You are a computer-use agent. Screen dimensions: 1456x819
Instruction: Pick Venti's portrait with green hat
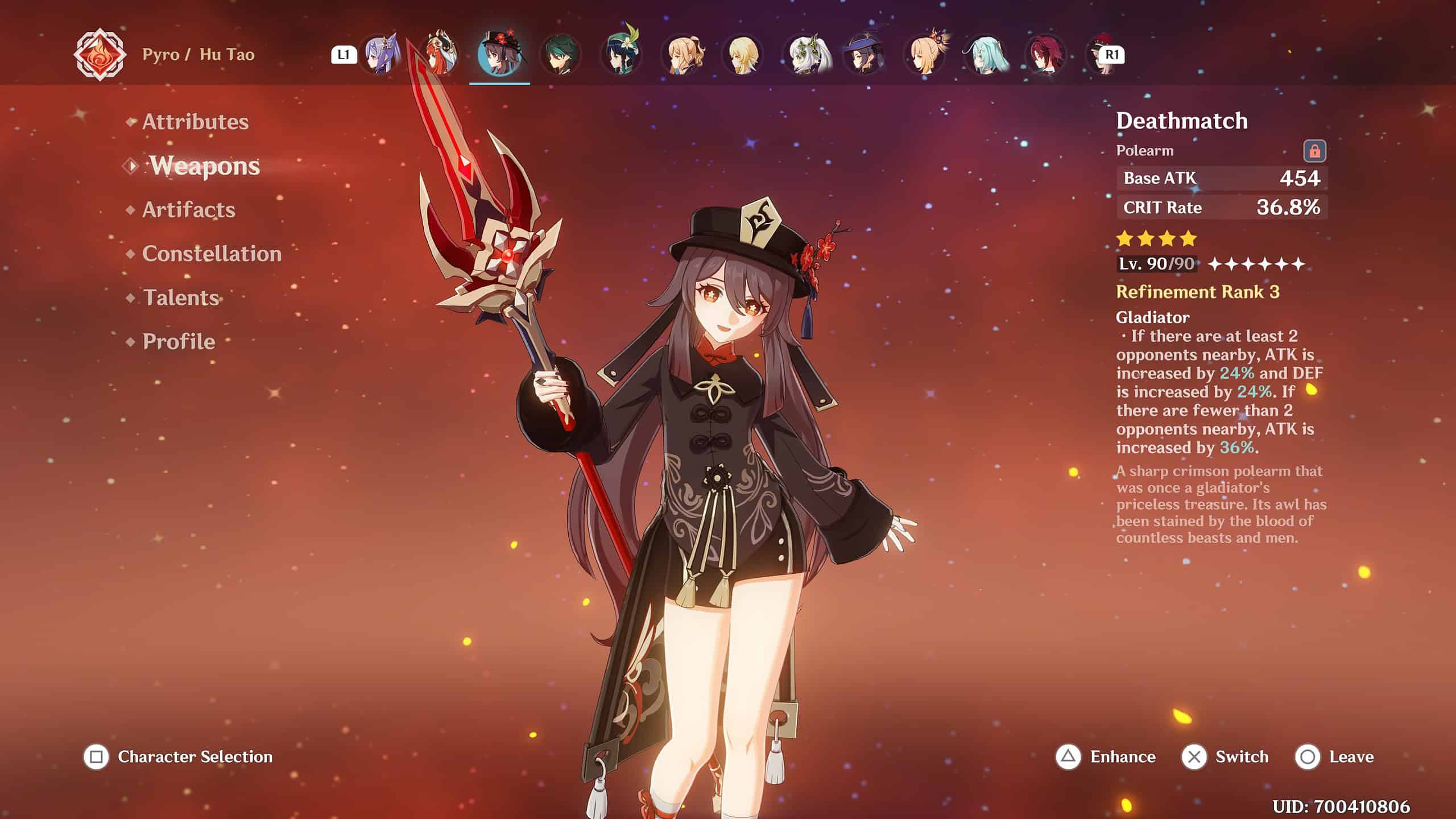621,55
